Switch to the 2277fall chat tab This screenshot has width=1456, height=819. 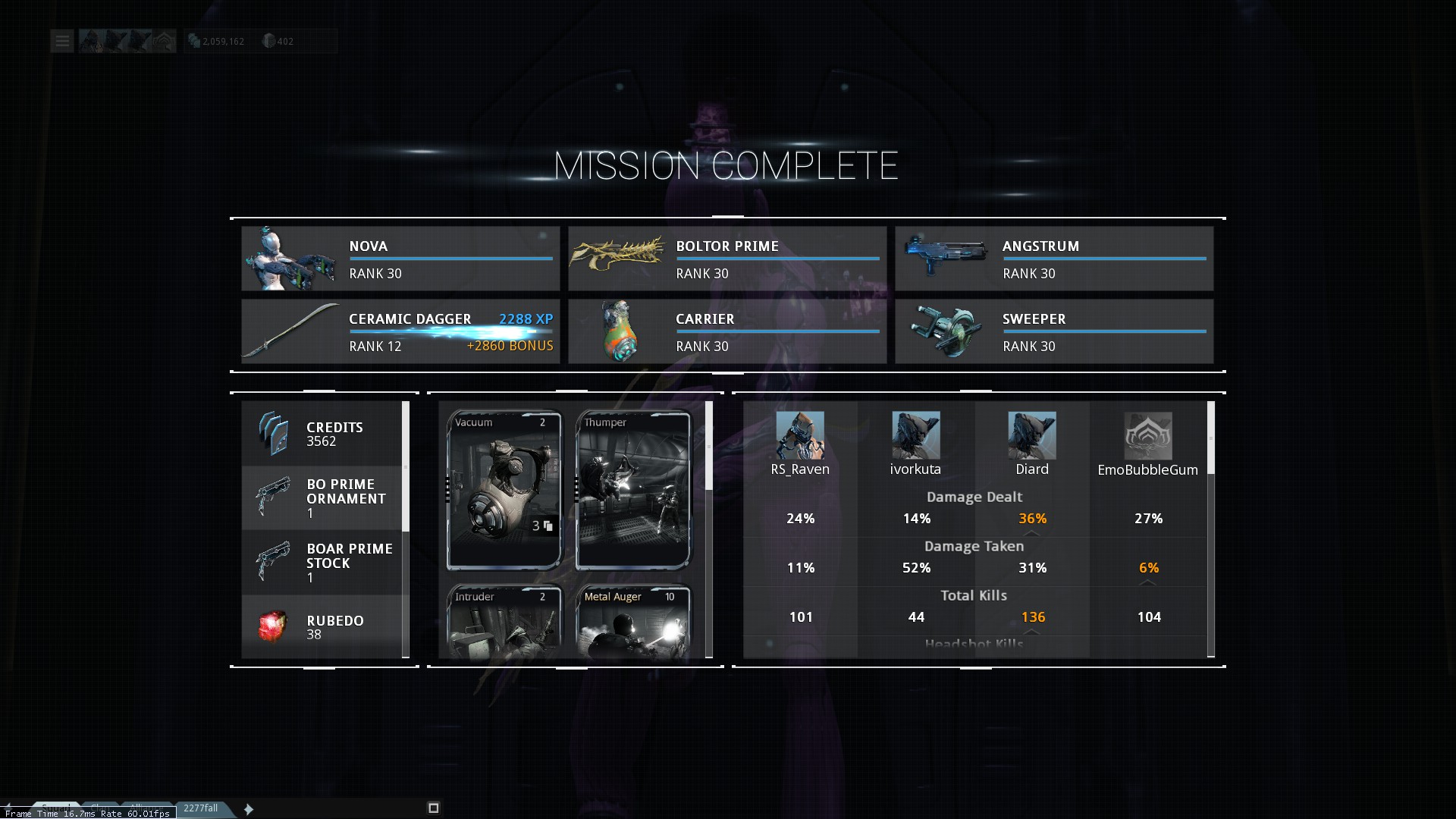(x=201, y=808)
